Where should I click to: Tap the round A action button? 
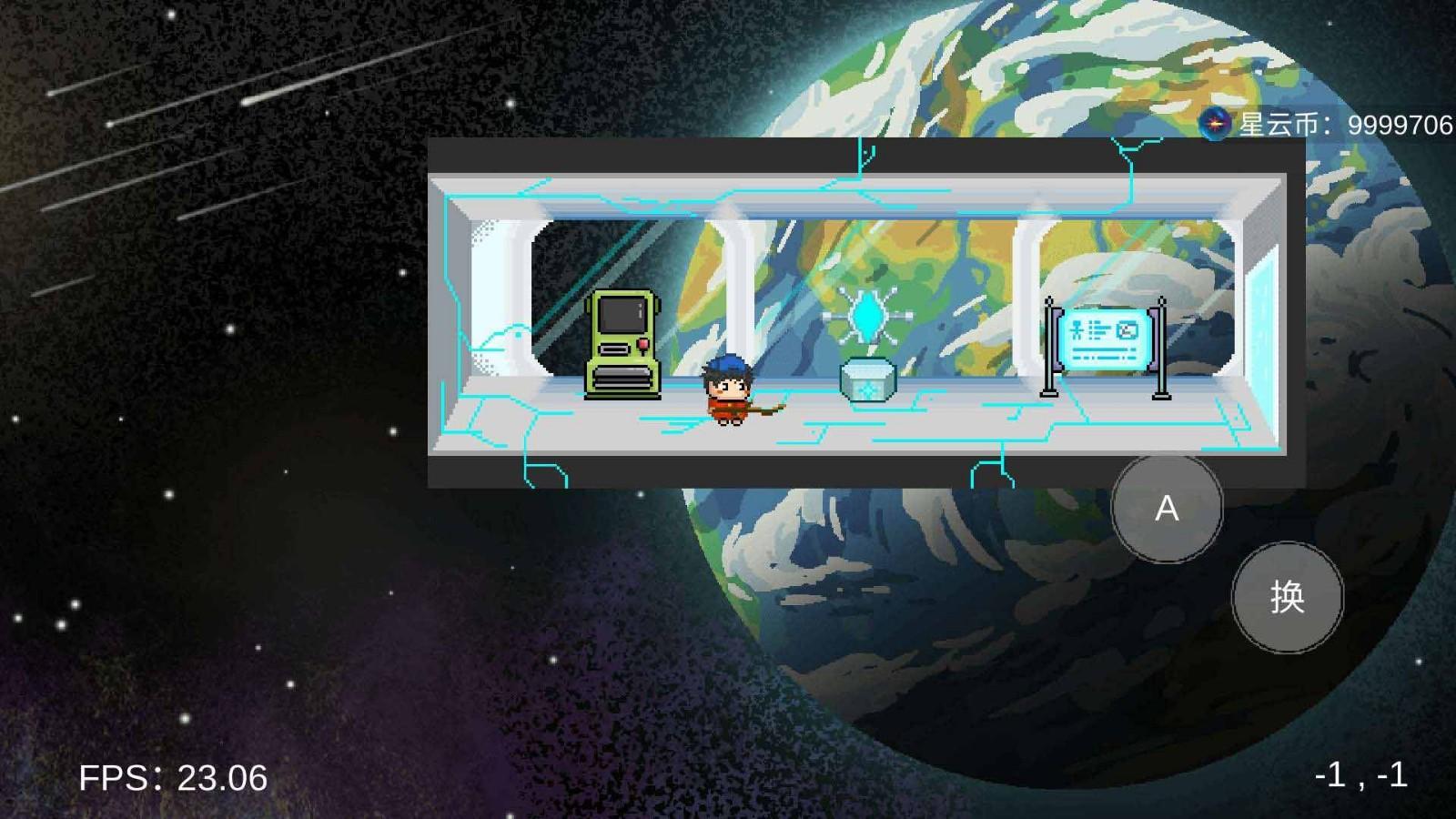[1167, 508]
